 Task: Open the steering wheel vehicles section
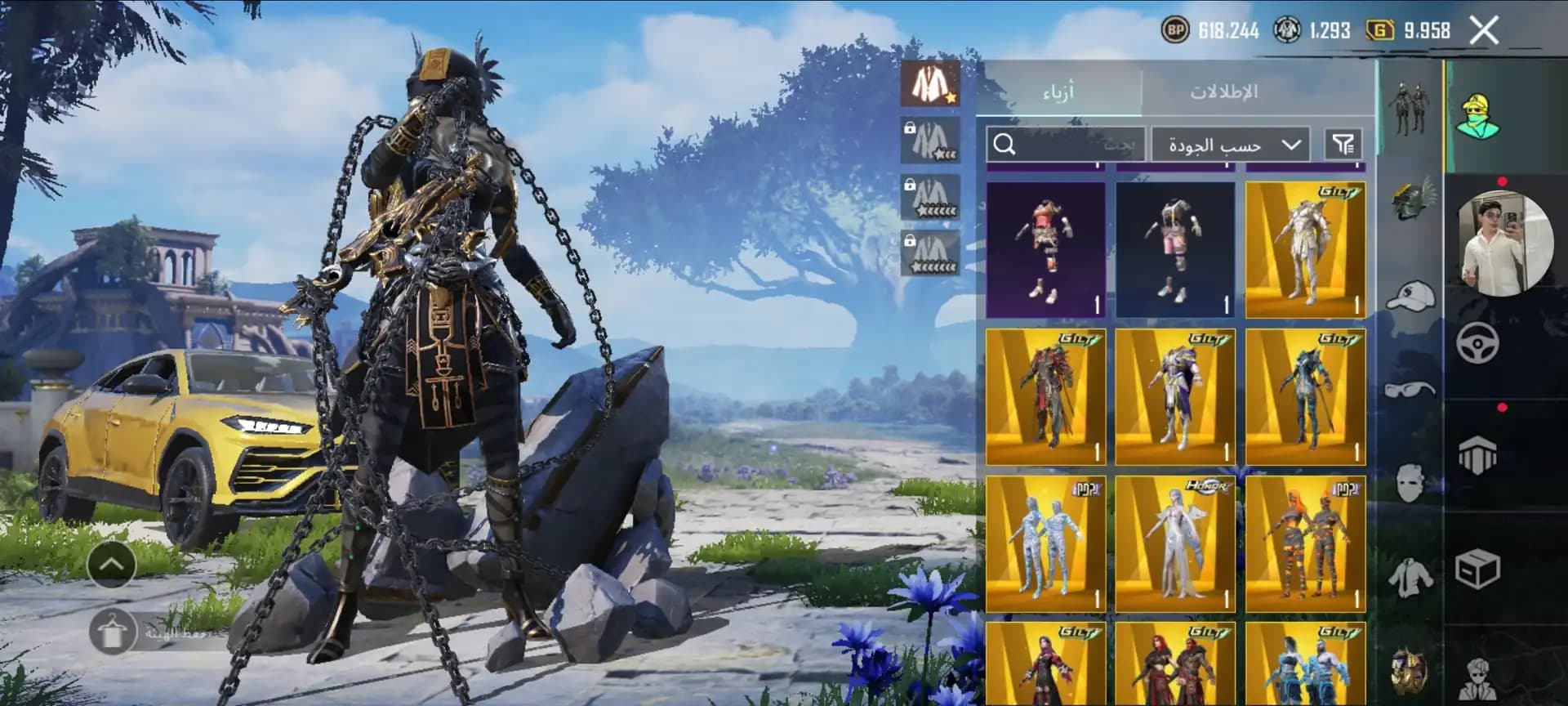coord(1477,343)
